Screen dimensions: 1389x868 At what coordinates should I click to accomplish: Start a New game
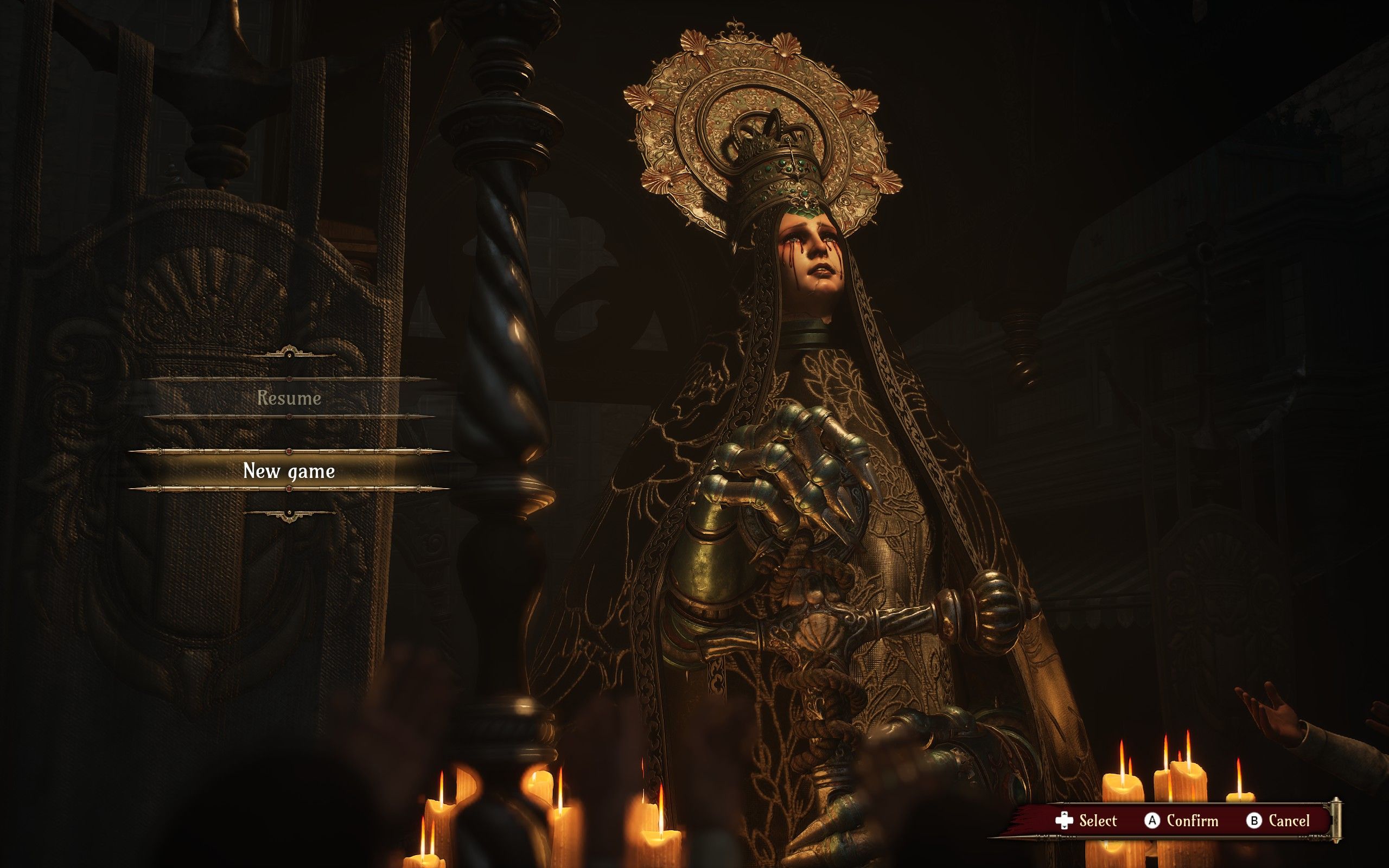click(289, 471)
